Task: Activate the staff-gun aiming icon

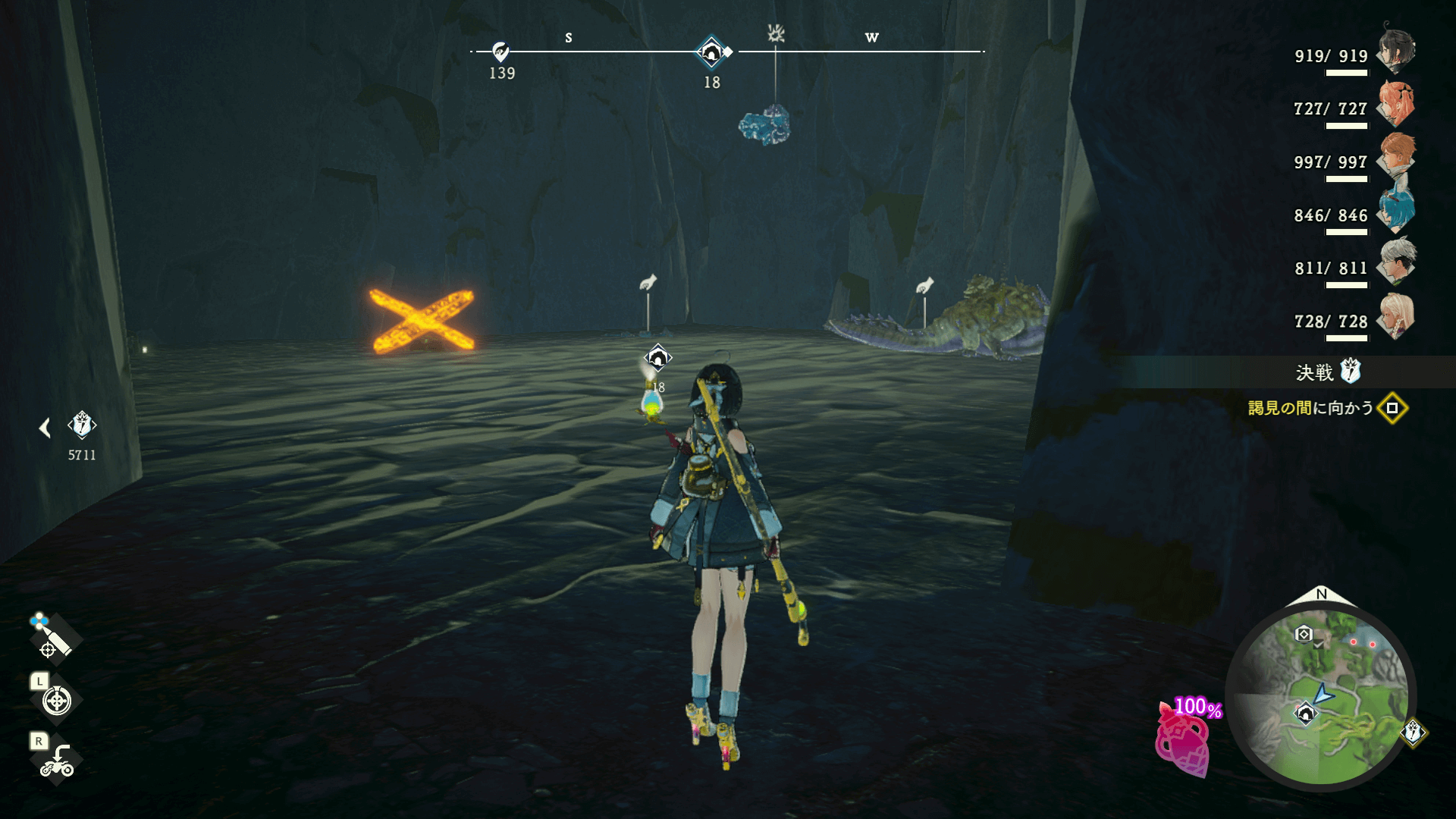Action: [52, 637]
